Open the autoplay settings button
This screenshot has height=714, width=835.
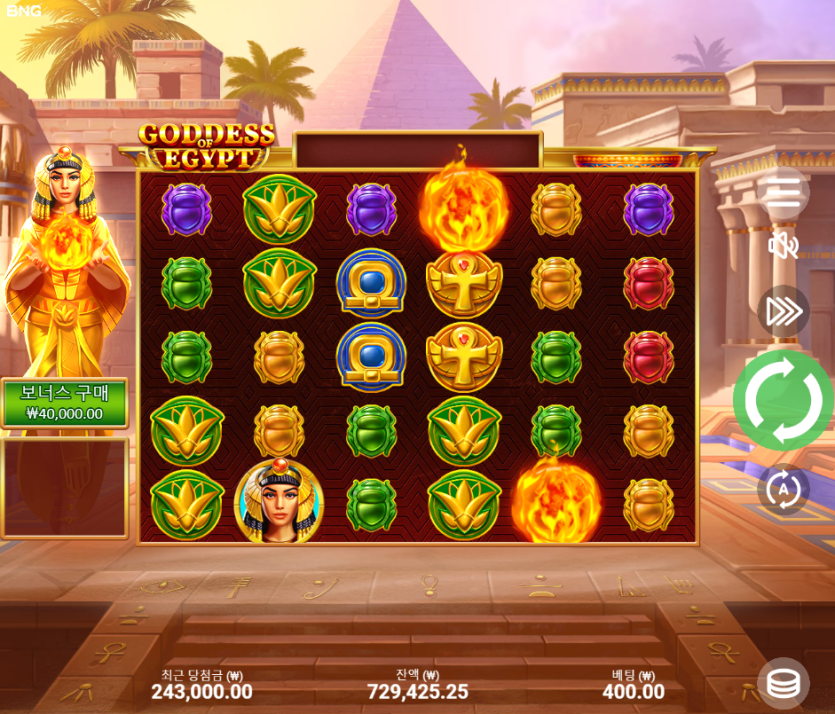click(x=783, y=489)
